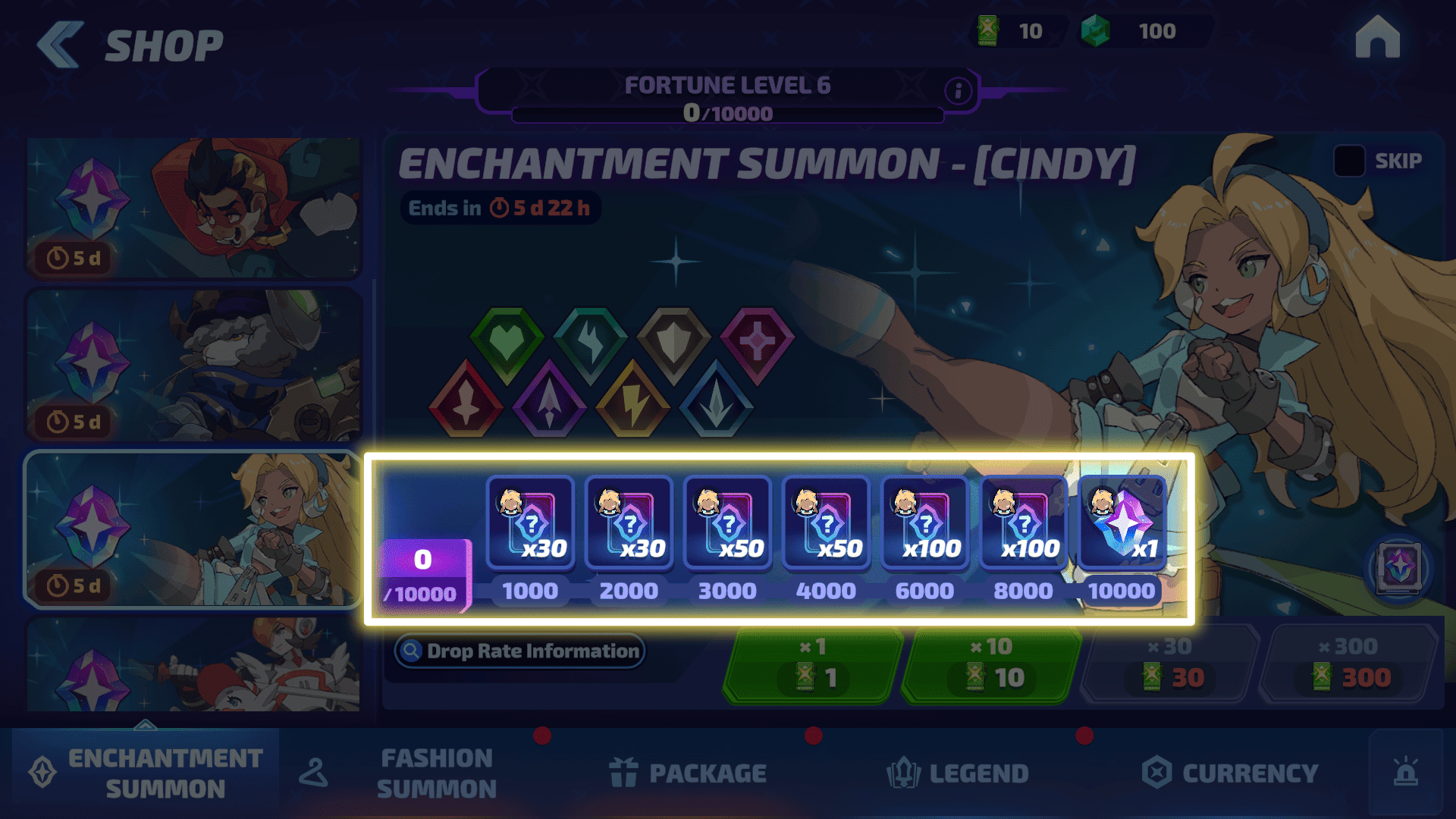Return to the home screen
Image resolution: width=1456 pixels, height=819 pixels.
[1377, 38]
